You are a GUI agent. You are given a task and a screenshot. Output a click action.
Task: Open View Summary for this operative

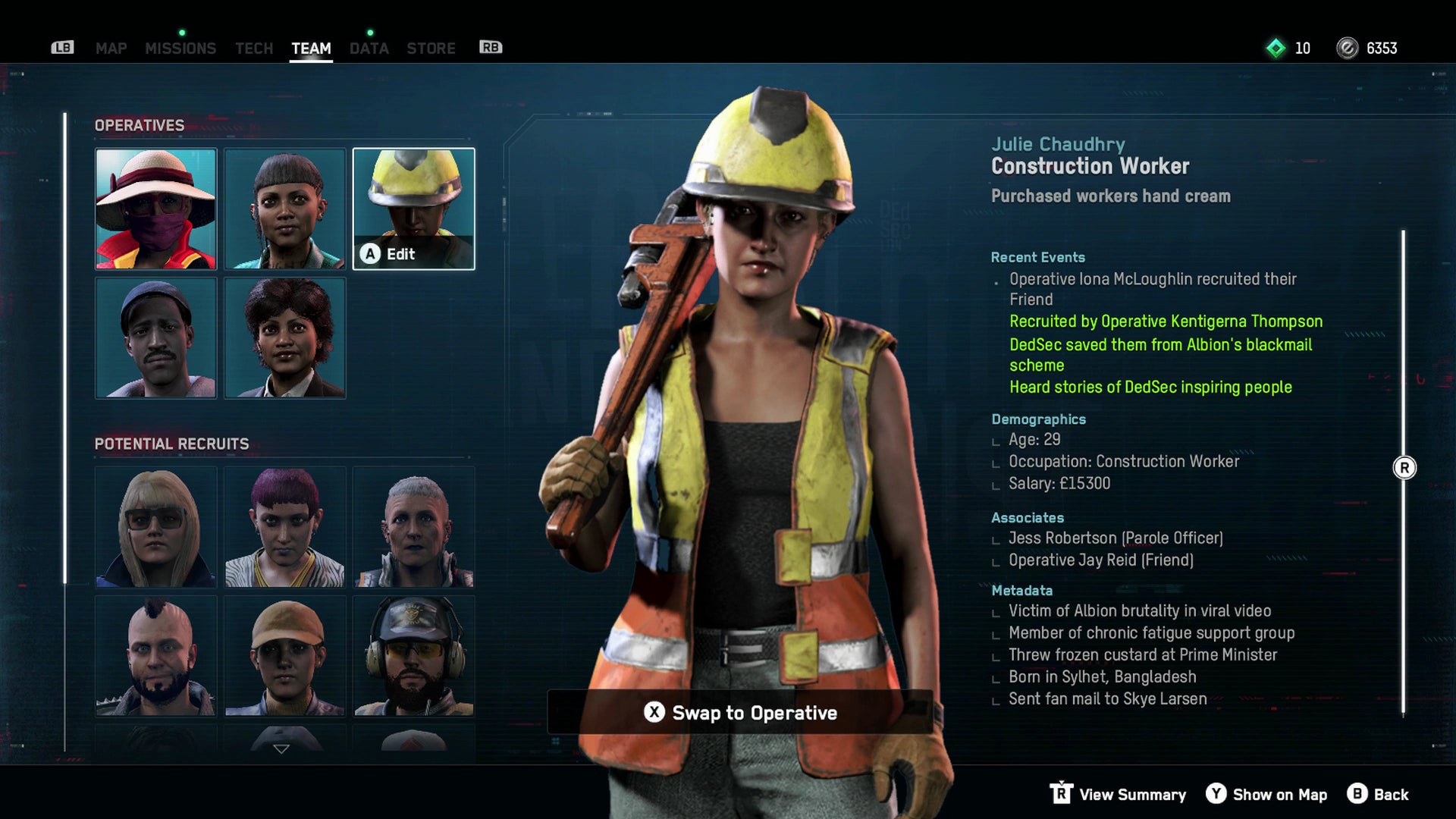pyautogui.click(x=1119, y=795)
